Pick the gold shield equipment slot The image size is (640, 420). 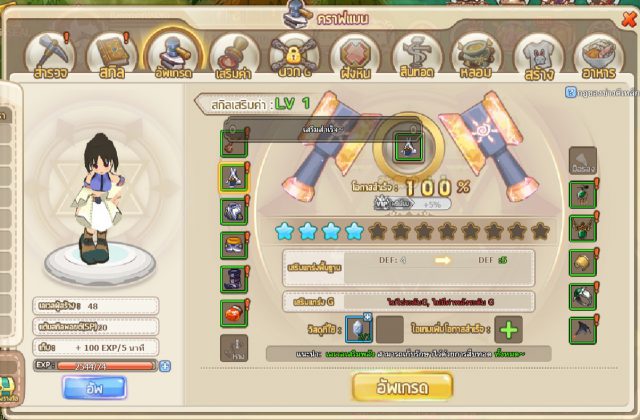coord(584,261)
